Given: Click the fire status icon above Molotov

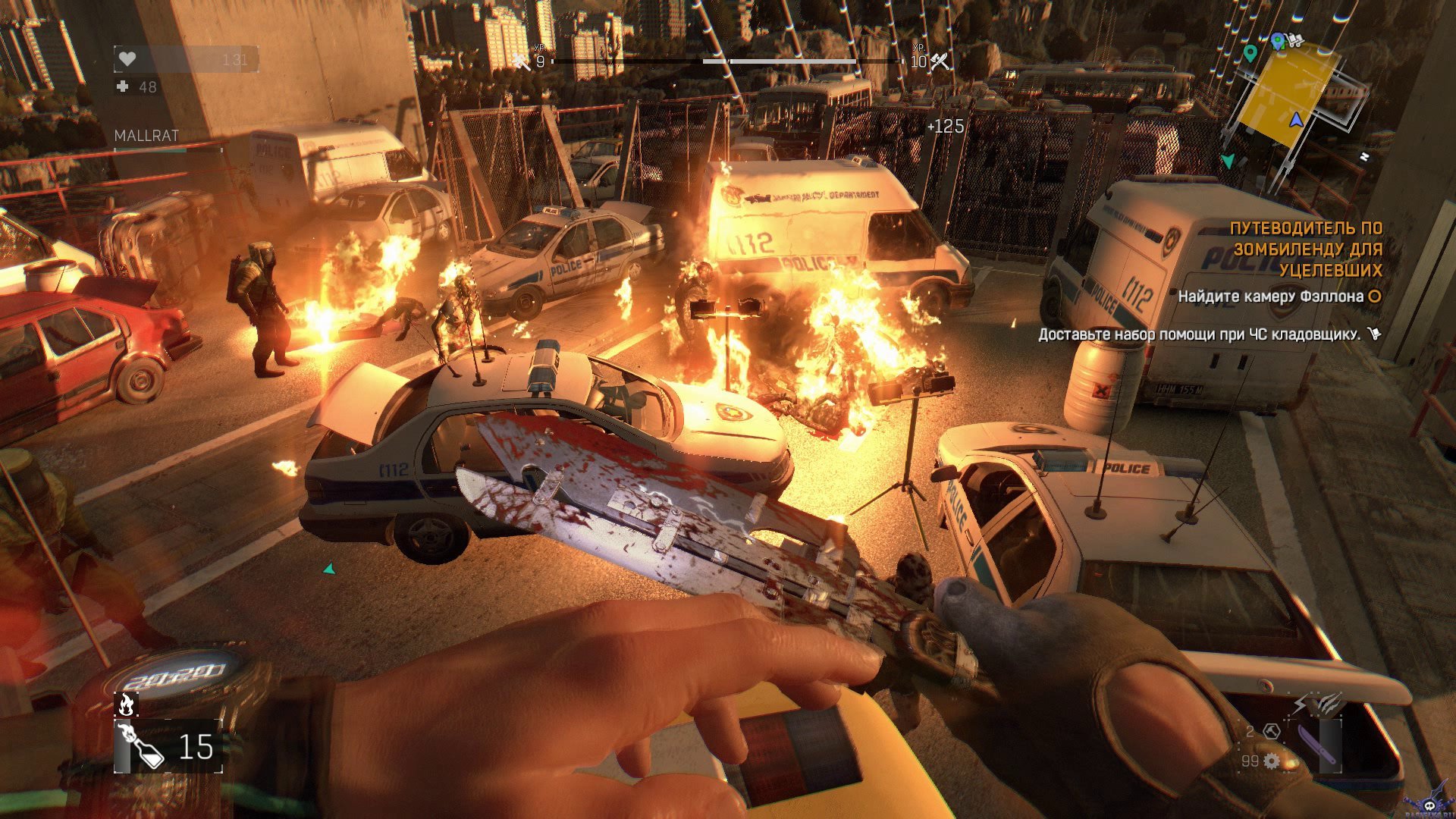Looking at the screenshot, I should [x=125, y=704].
